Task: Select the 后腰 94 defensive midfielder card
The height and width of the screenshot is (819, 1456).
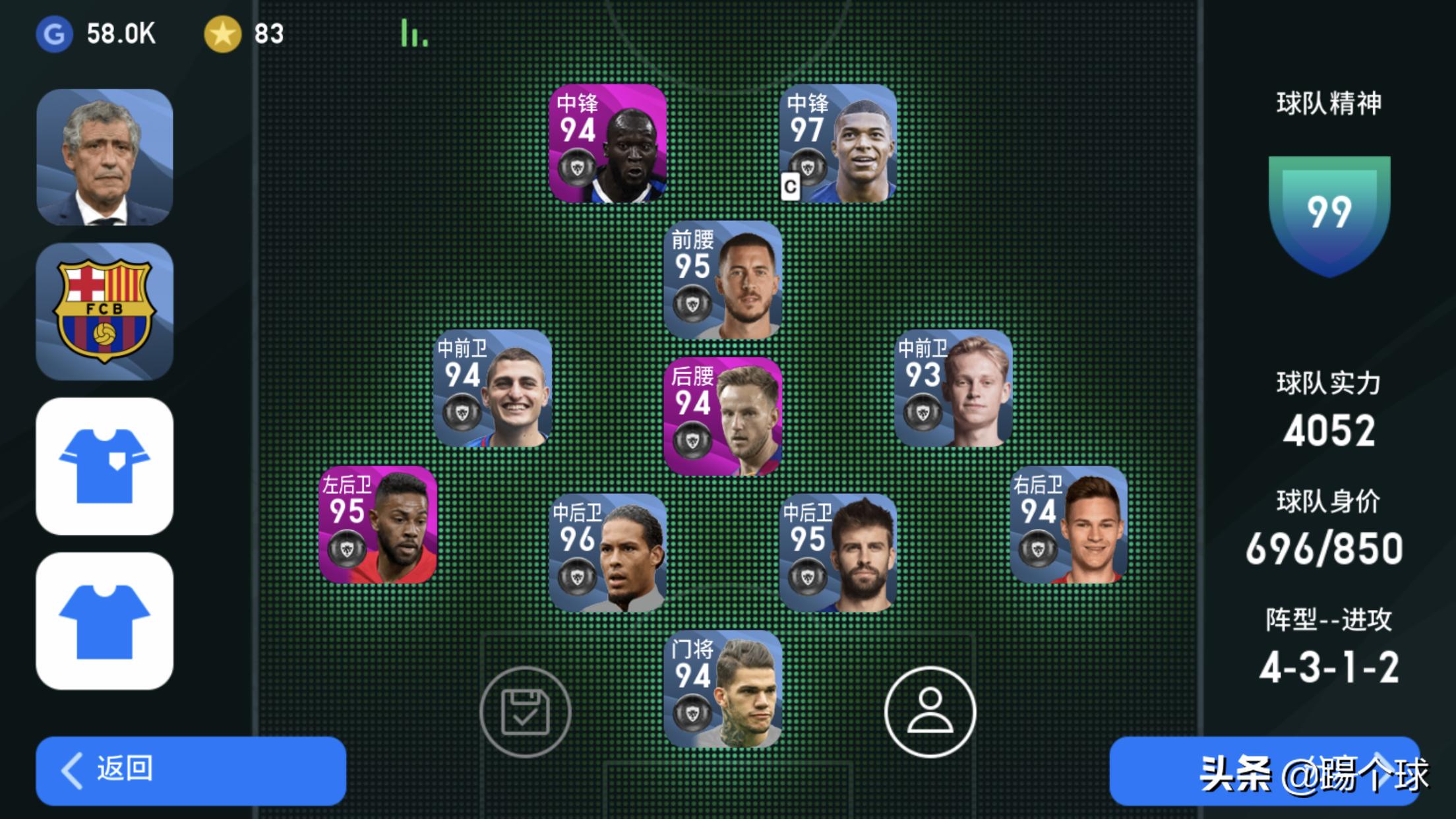Action: point(723,417)
